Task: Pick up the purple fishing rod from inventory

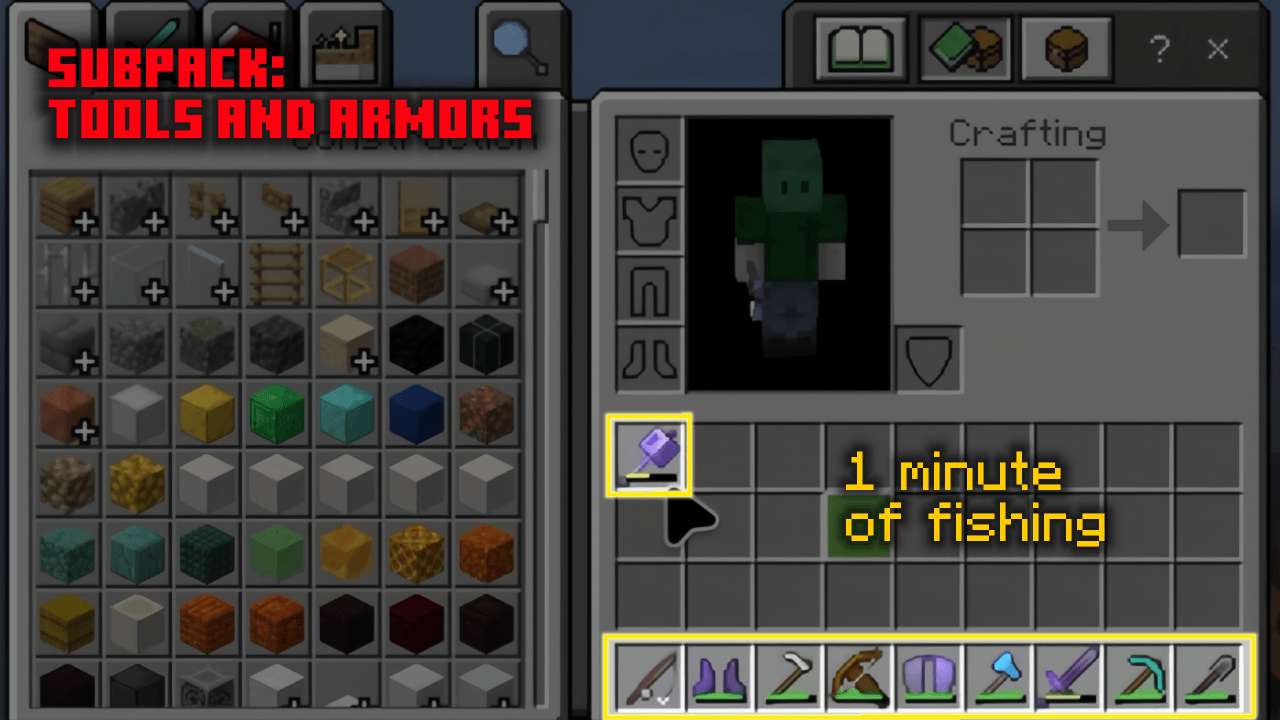Action: 648,455
